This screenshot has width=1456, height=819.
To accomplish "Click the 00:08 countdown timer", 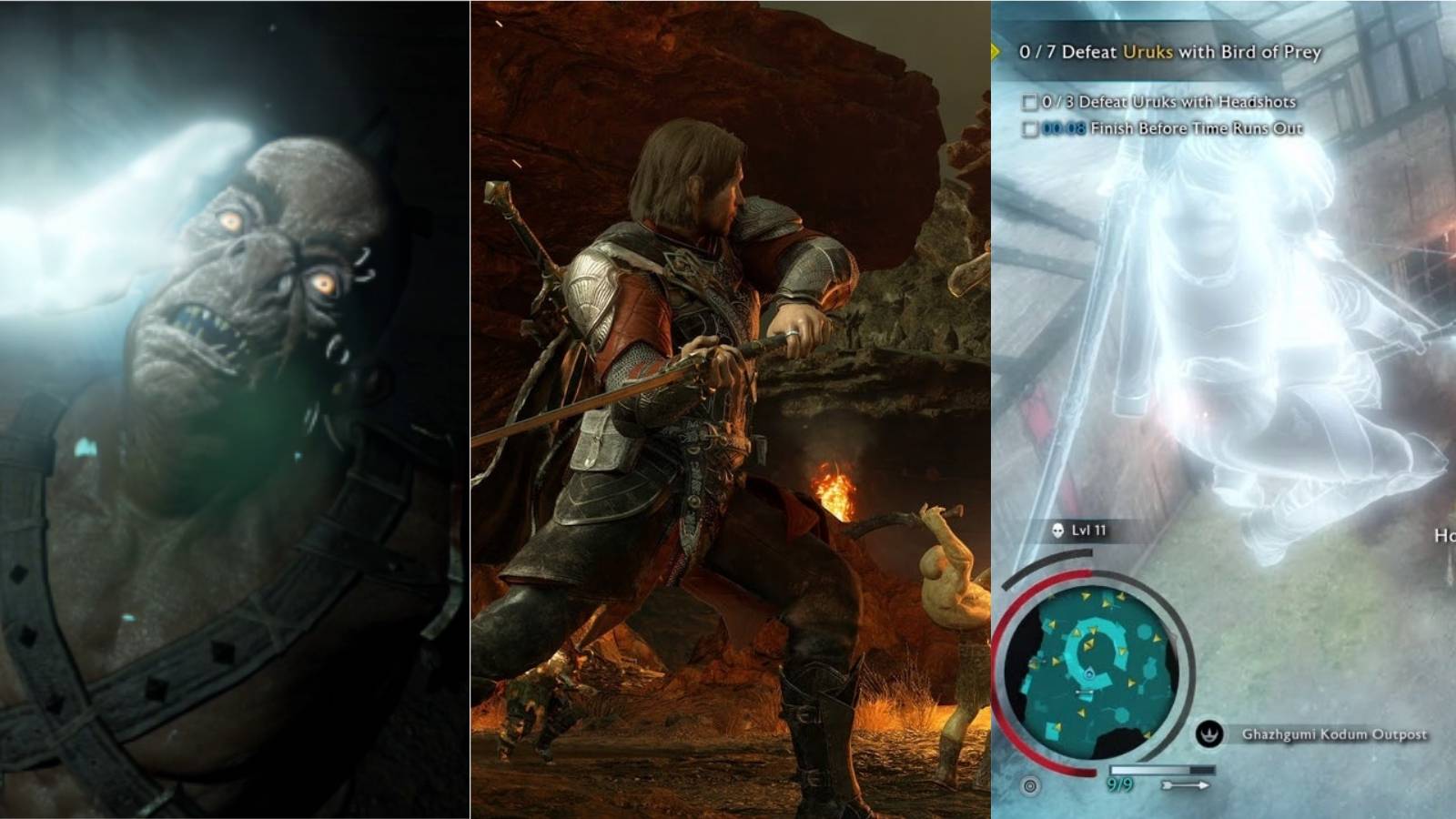I will [1065, 128].
